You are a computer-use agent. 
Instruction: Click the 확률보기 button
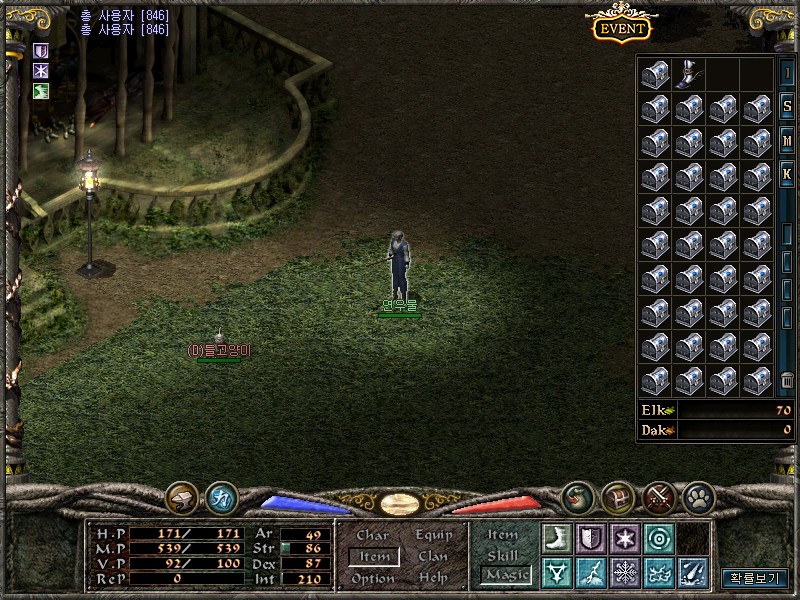(x=755, y=578)
